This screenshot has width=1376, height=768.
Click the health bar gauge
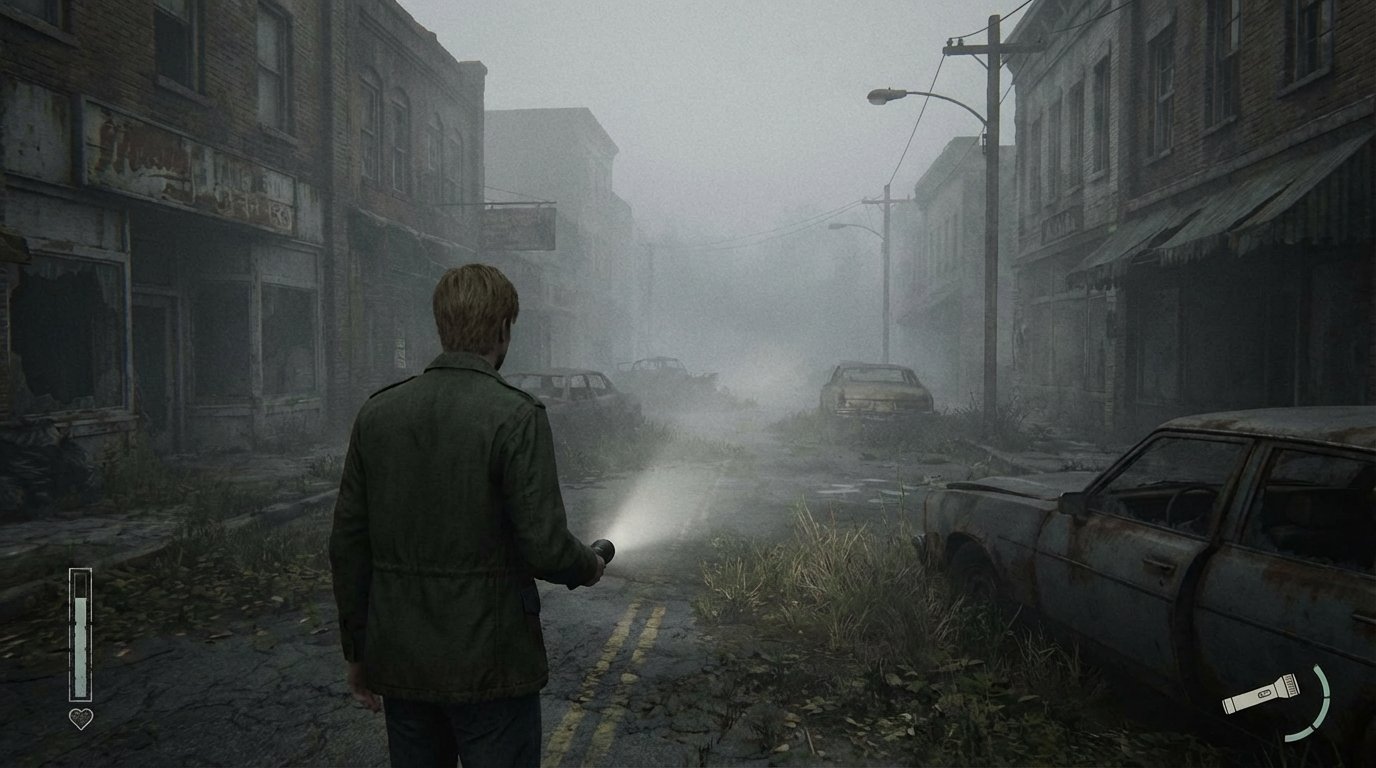coord(81,635)
